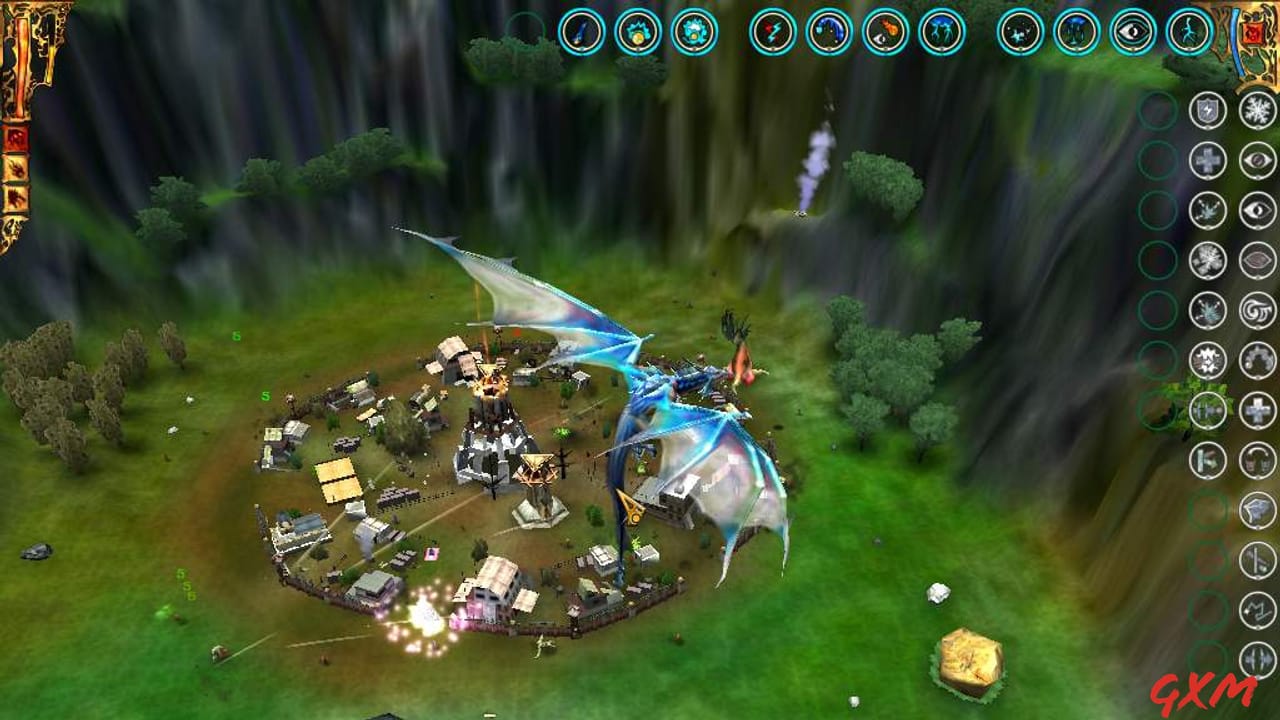Select the shield ability in the right panel
Viewport: 1280px width, 720px height.
click(x=1206, y=111)
